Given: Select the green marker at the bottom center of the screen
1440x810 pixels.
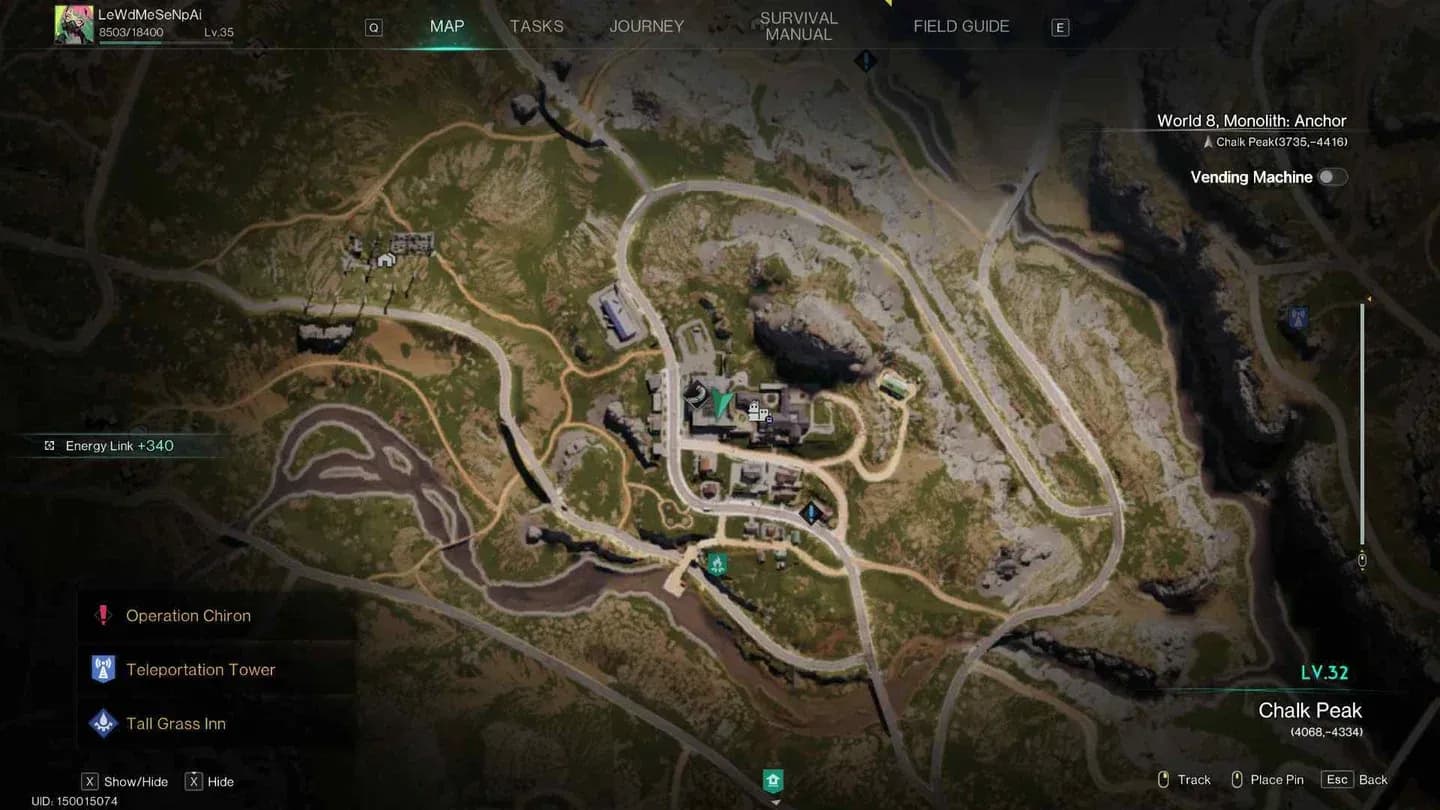Looking at the screenshot, I should [772, 780].
